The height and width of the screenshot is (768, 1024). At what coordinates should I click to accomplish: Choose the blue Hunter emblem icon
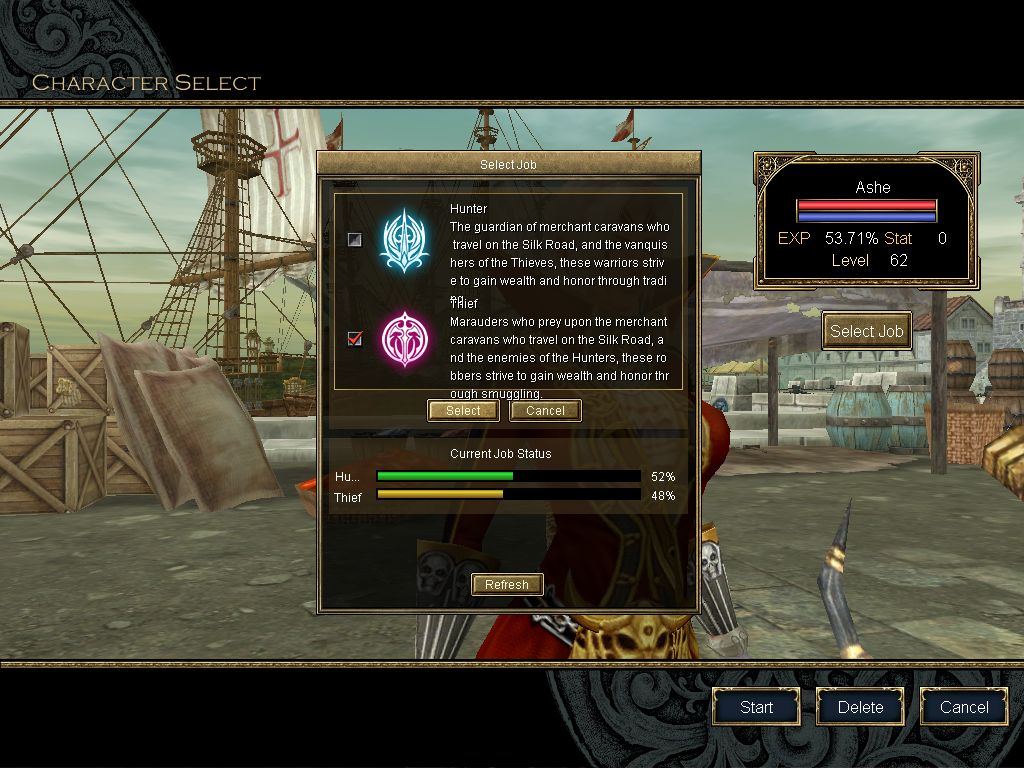point(403,240)
